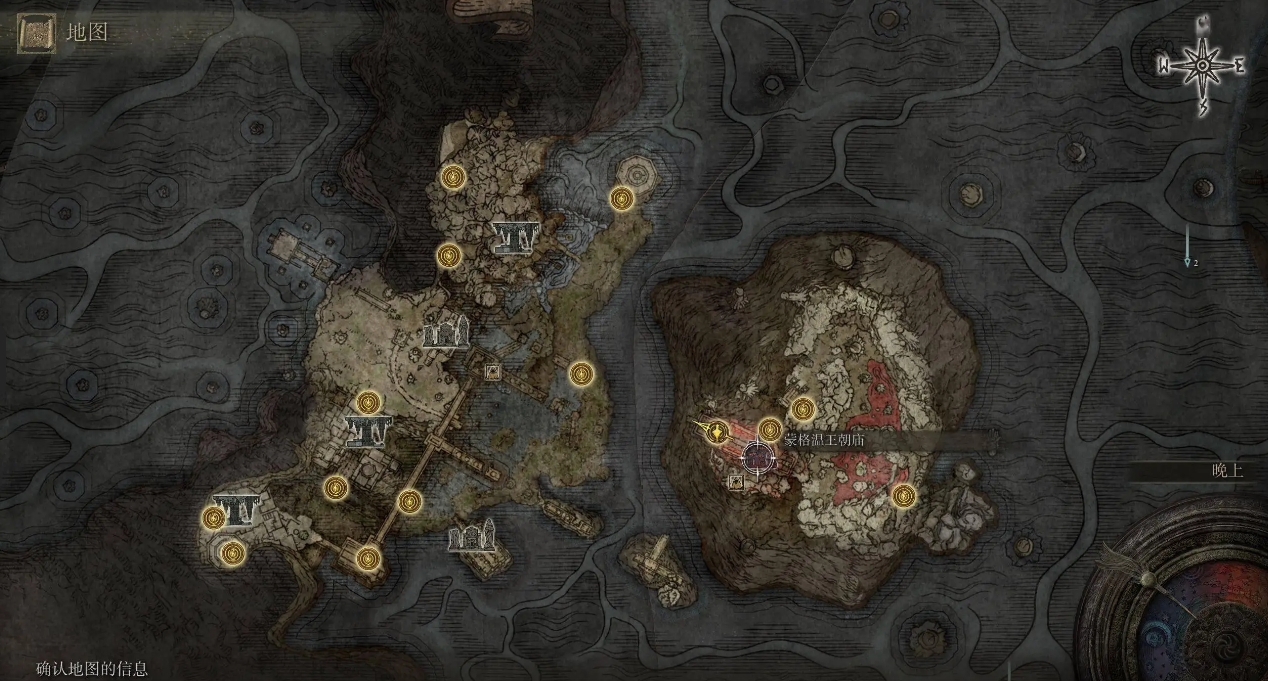Select the square waygate marker on the western island bridge

[492, 372]
